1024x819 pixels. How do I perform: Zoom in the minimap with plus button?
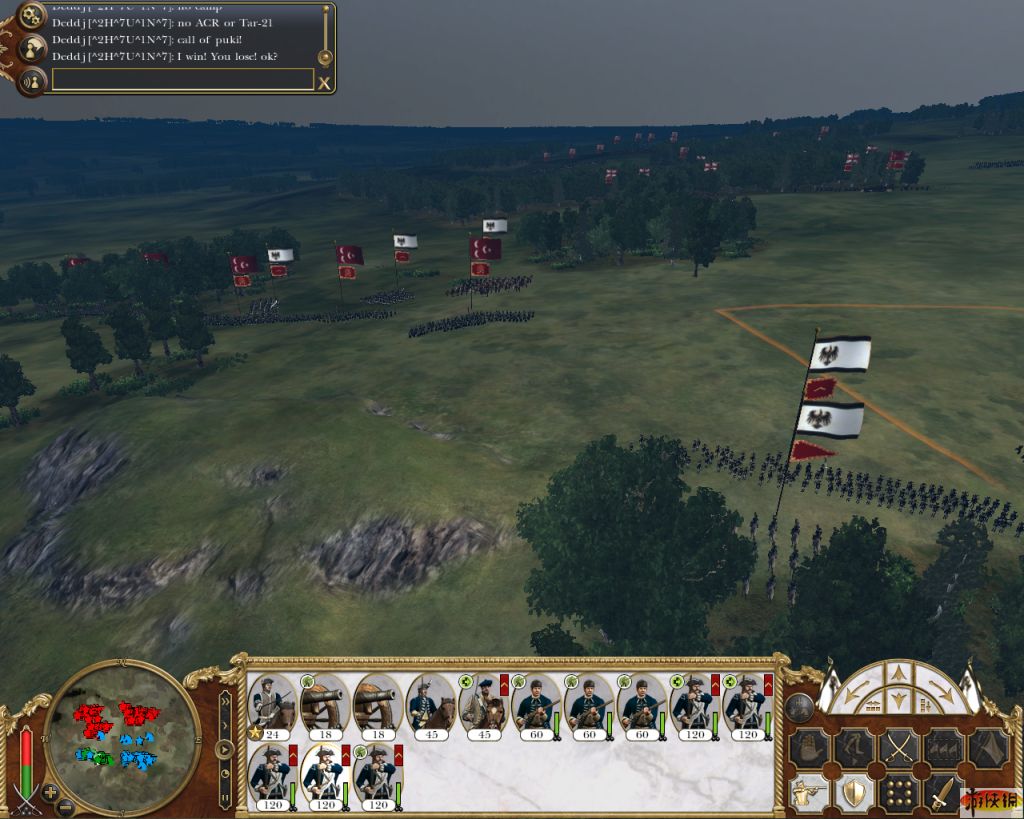tap(50, 793)
